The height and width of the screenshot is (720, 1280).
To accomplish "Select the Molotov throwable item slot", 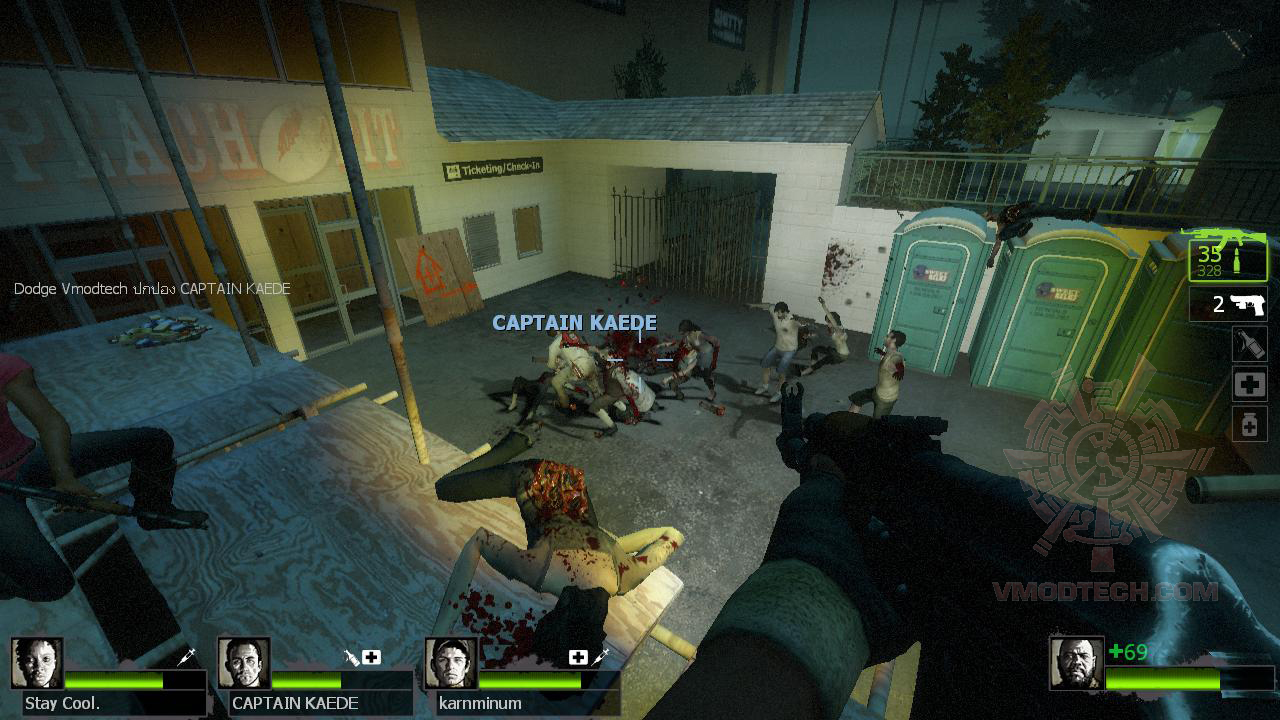I will click(x=1252, y=343).
